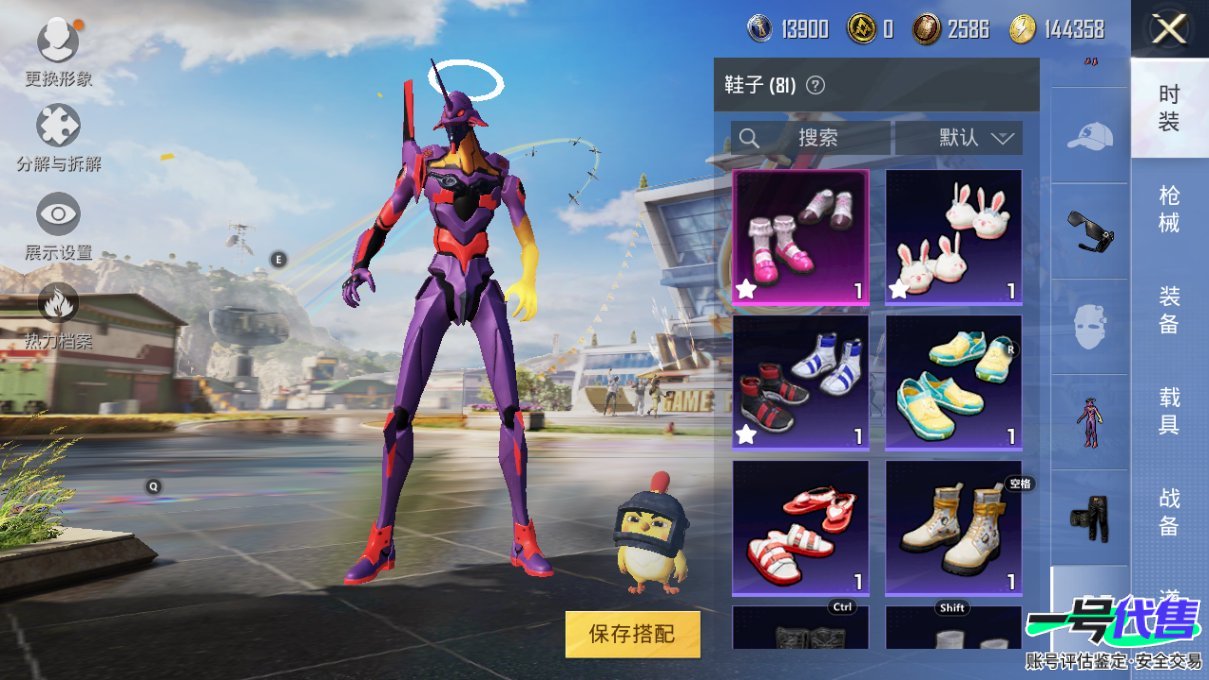Select the pink frilly shoes

pyautogui.click(x=800, y=237)
